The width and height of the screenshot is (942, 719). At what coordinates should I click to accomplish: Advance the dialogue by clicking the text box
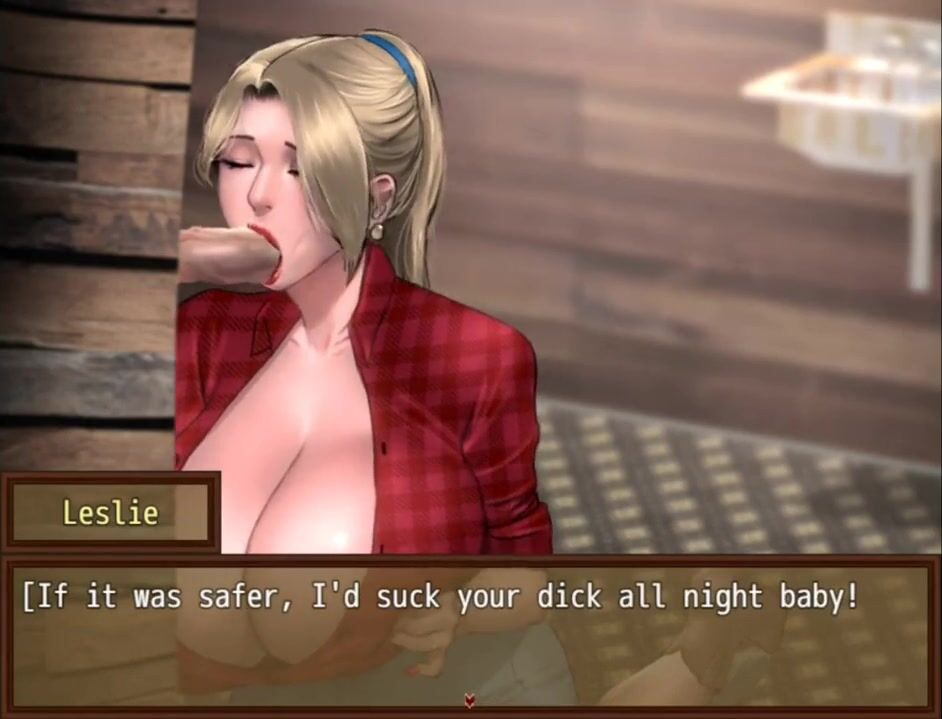pyautogui.click(x=470, y=632)
